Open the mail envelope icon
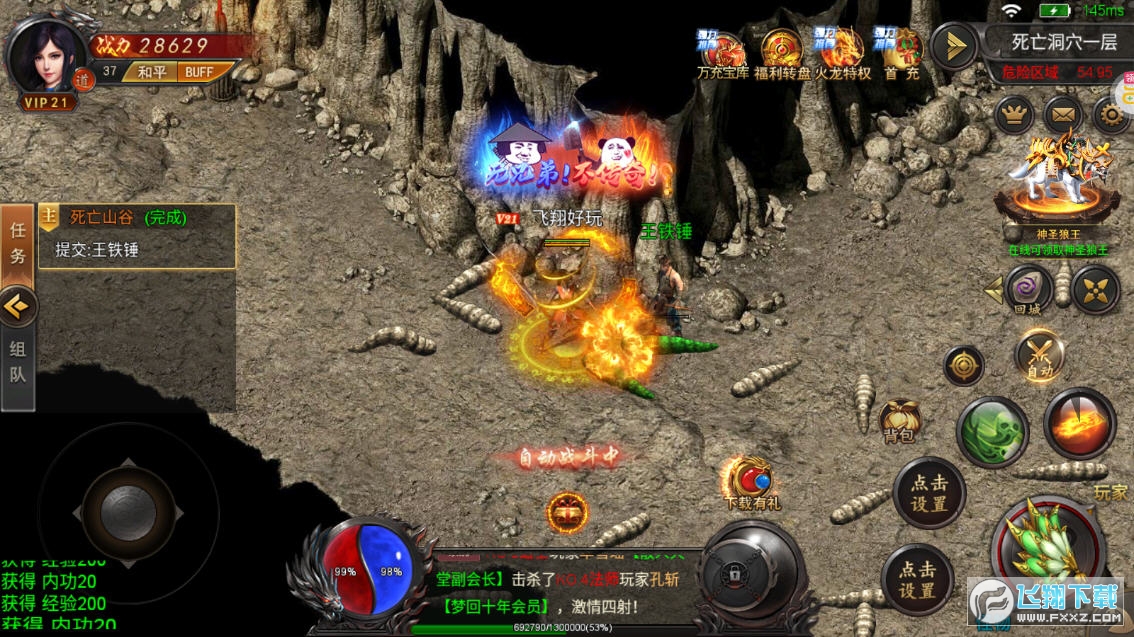1134x637 pixels. [x=1063, y=115]
